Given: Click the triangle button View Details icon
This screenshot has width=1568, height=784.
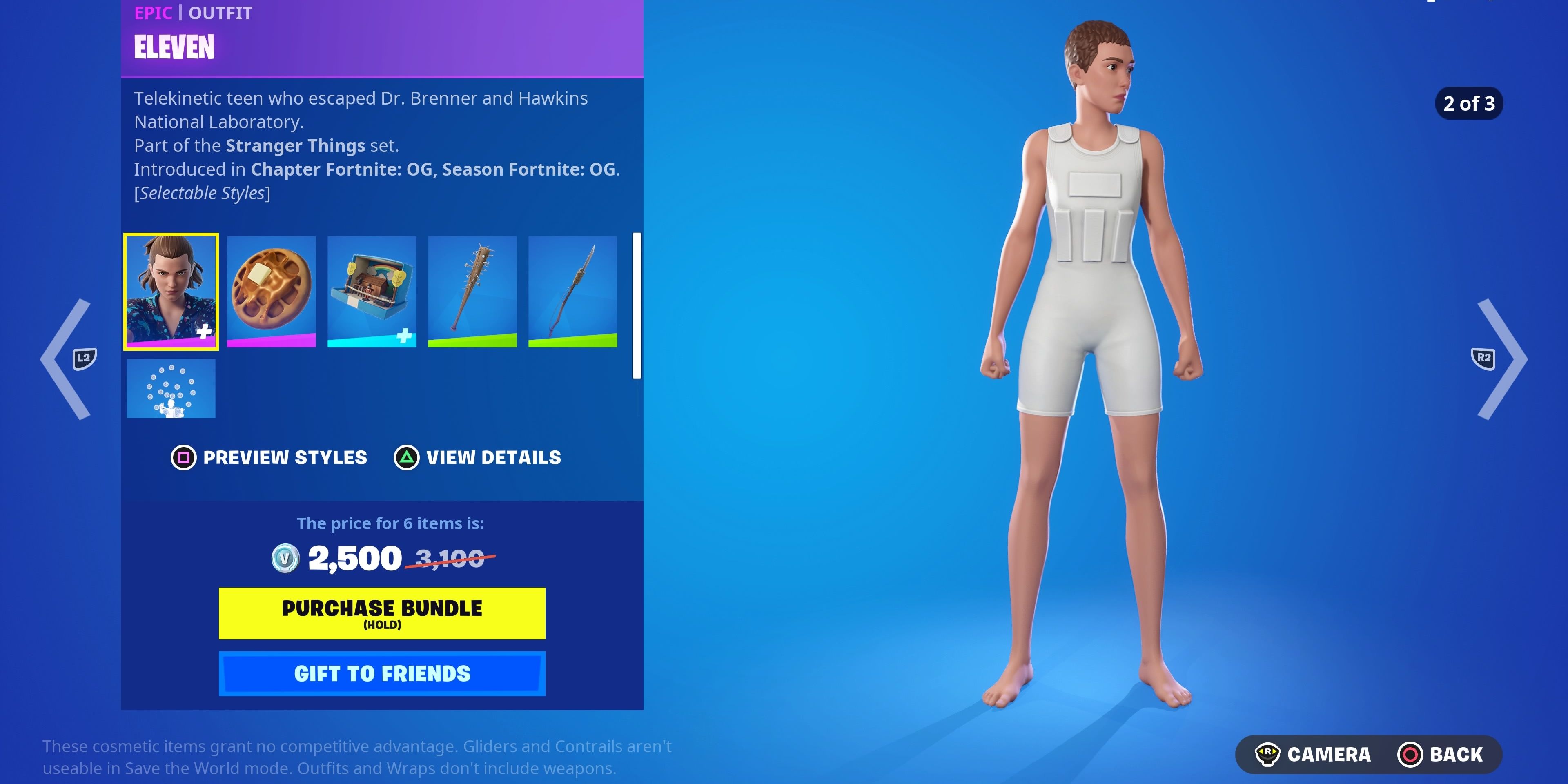Looking at the screenshot, I should [407, 458].
